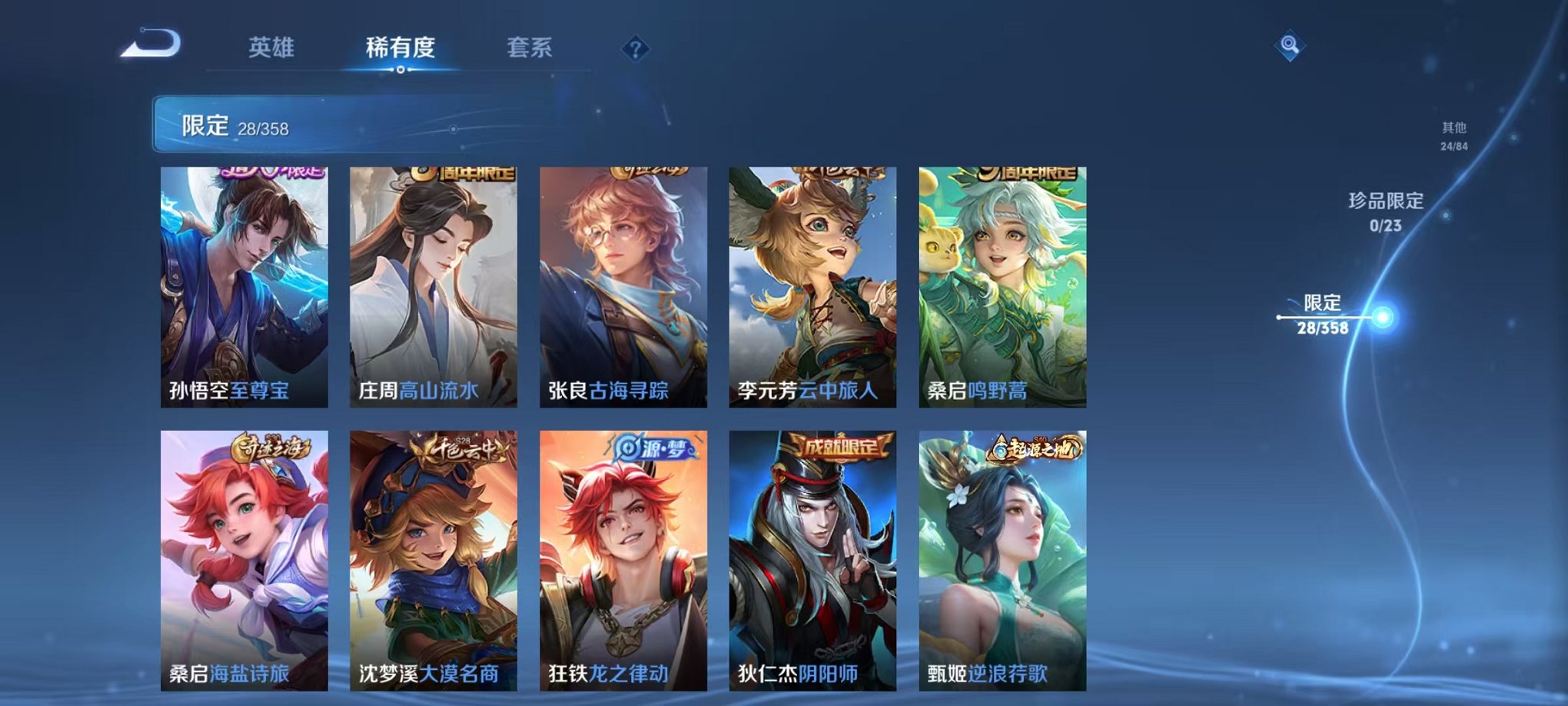Switch to the 套系 tab

(x=529, y=48)
